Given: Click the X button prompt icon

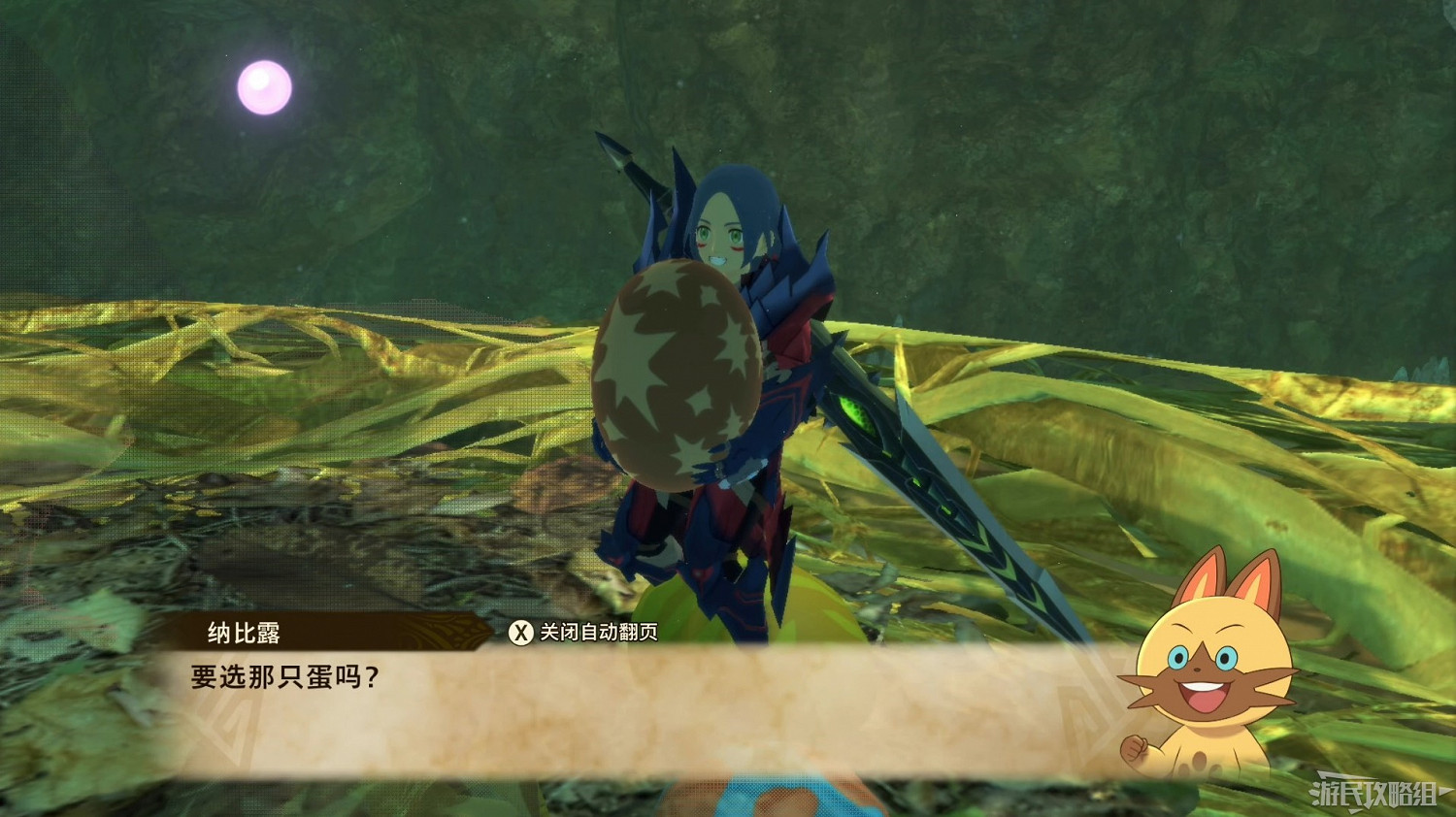Looking at the screenshot, I should pos(520,632).
